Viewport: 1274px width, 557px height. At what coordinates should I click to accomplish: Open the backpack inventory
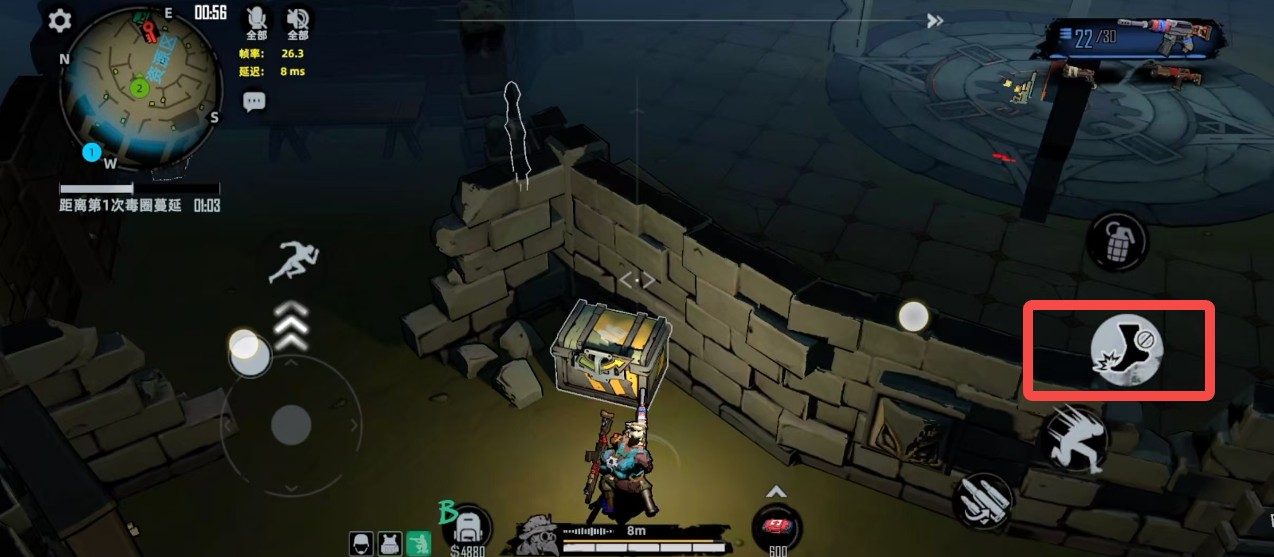(x=470, y=526)
